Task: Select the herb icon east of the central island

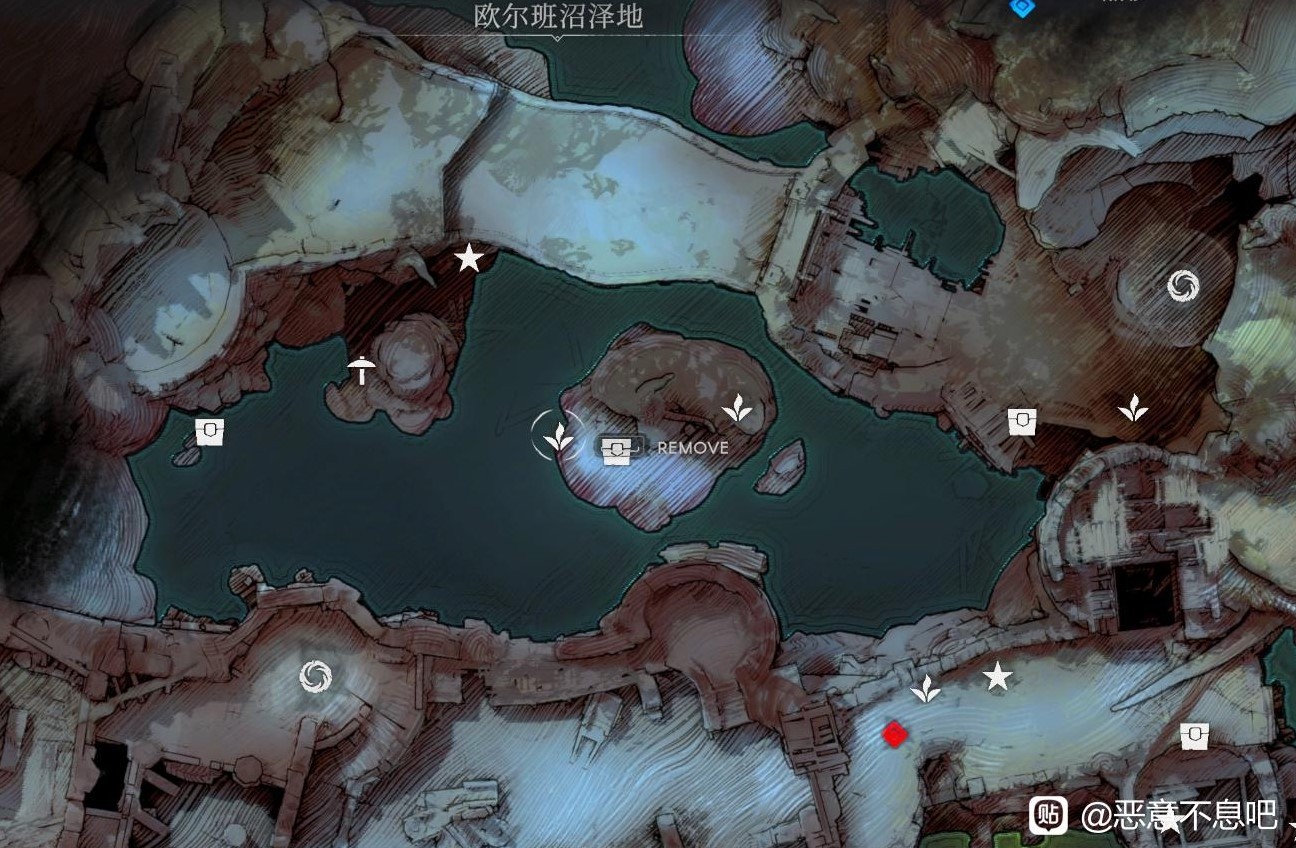Action: pyautogui.click(x=739, y=409)
